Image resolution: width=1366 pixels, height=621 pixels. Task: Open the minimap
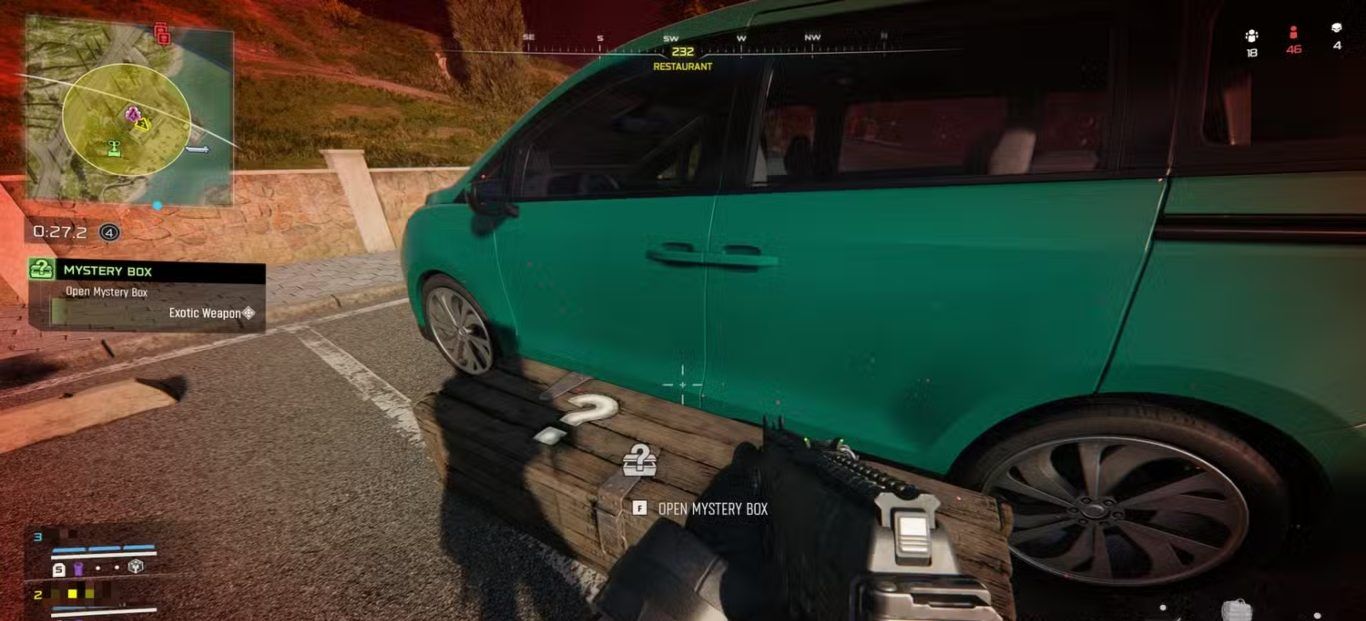point(128,110)
